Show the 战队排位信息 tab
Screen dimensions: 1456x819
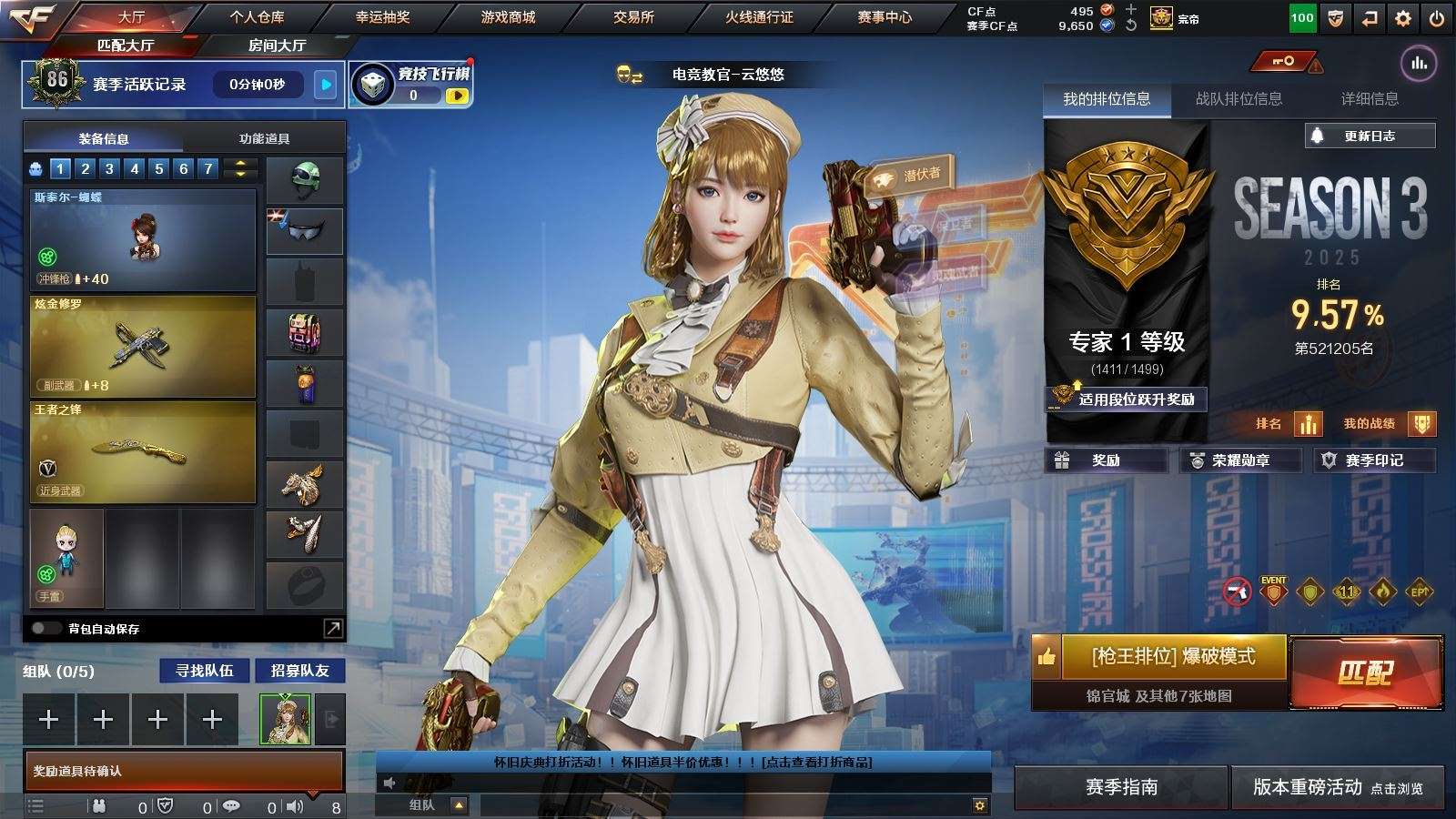click(x=1239, y=99)
